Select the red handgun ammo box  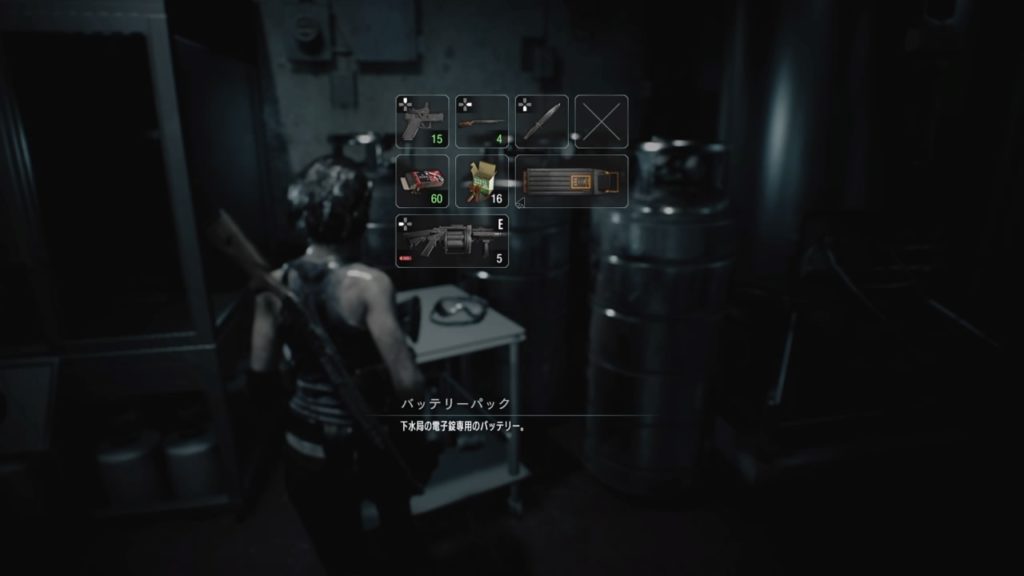click(x=422, y=181)
